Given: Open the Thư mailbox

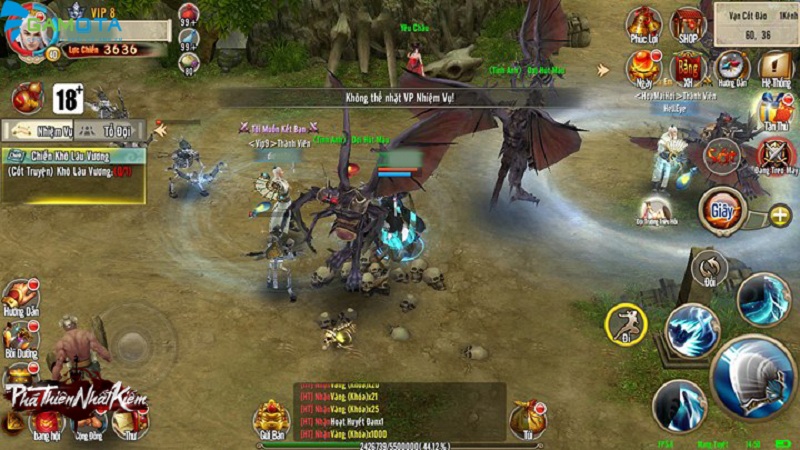Looking at the screenshot, I should point(130,422).
